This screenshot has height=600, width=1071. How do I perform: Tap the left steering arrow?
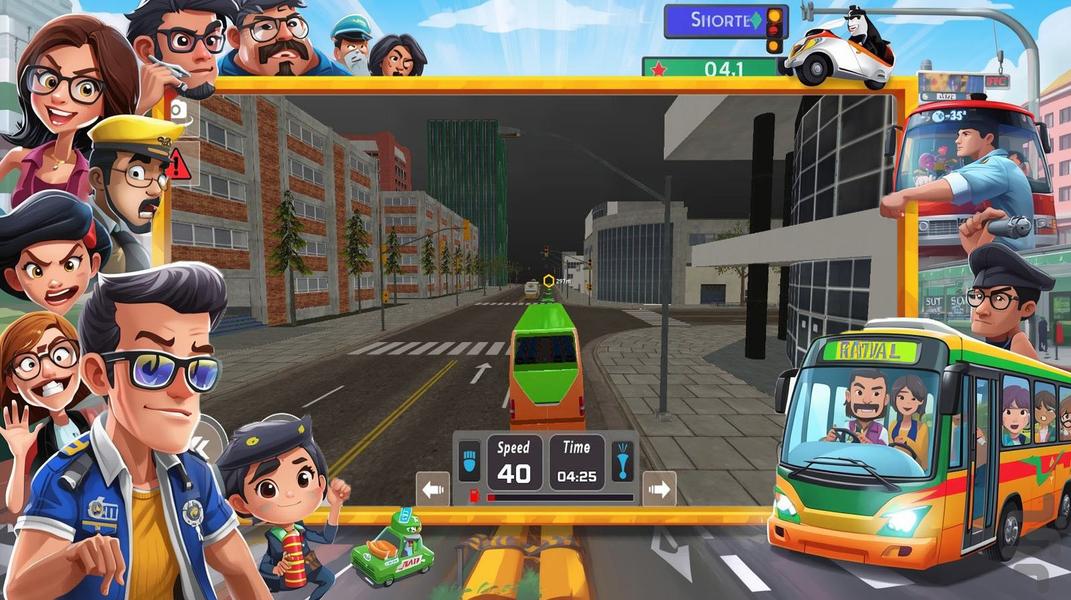click(433, 489)
